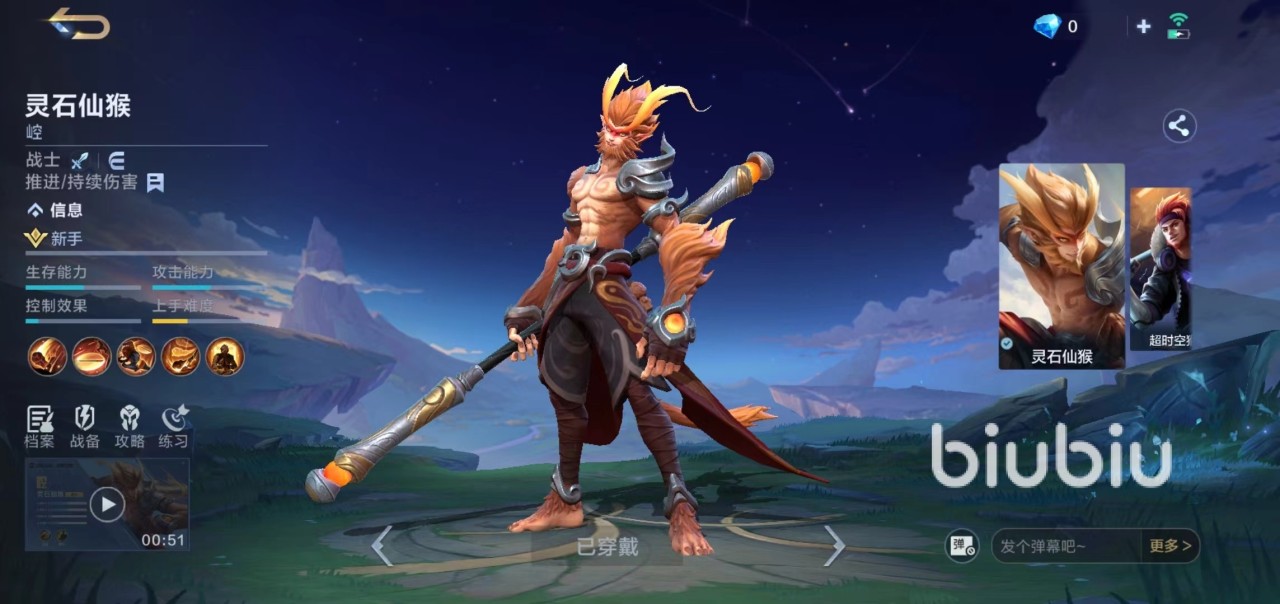Click the 已穿戴 equipped button
The height and width of the screenshot is (604, 1280).
607,547
